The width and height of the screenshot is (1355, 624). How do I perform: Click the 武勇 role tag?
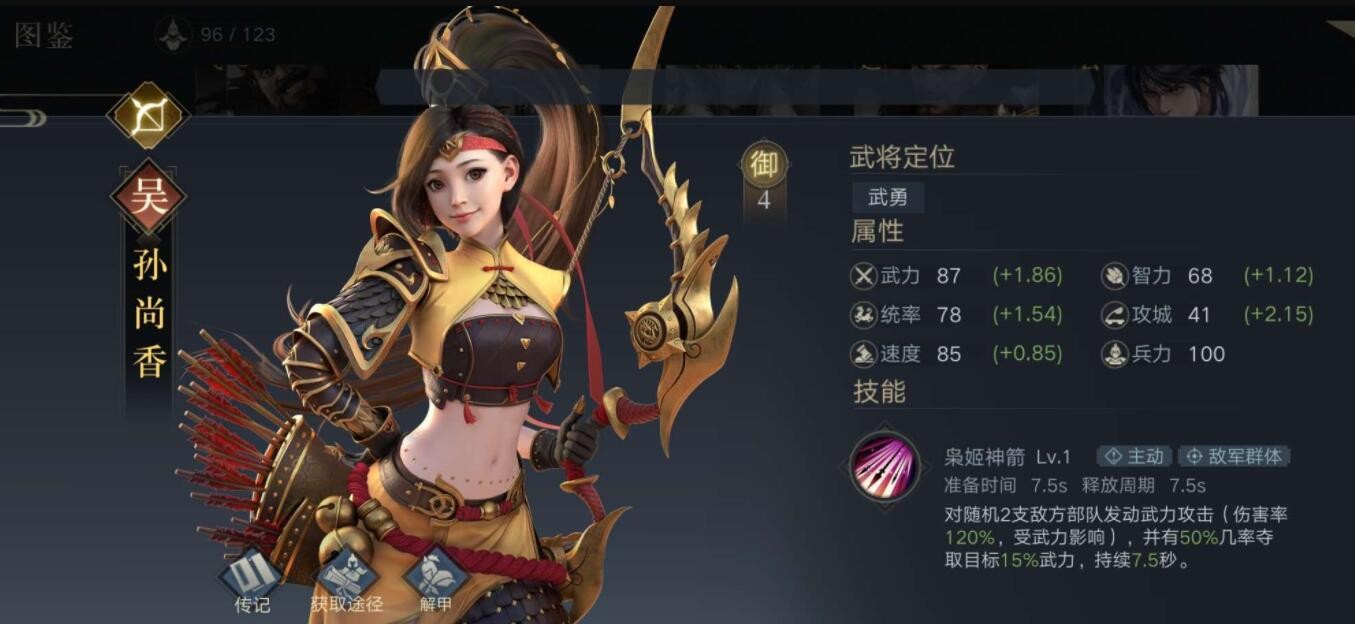point(887,198)
